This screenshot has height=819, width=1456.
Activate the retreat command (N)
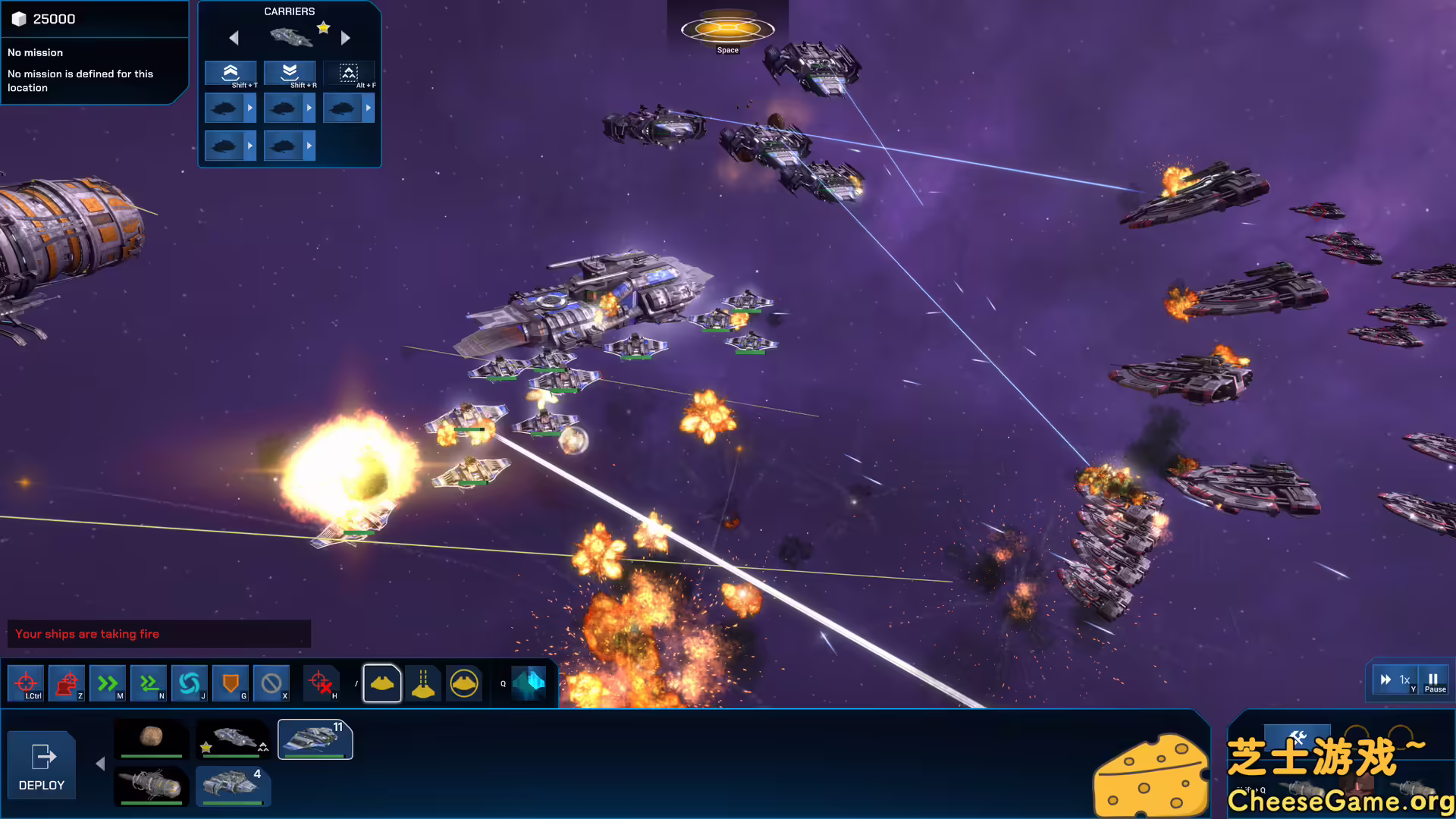(x=148, y=682)
